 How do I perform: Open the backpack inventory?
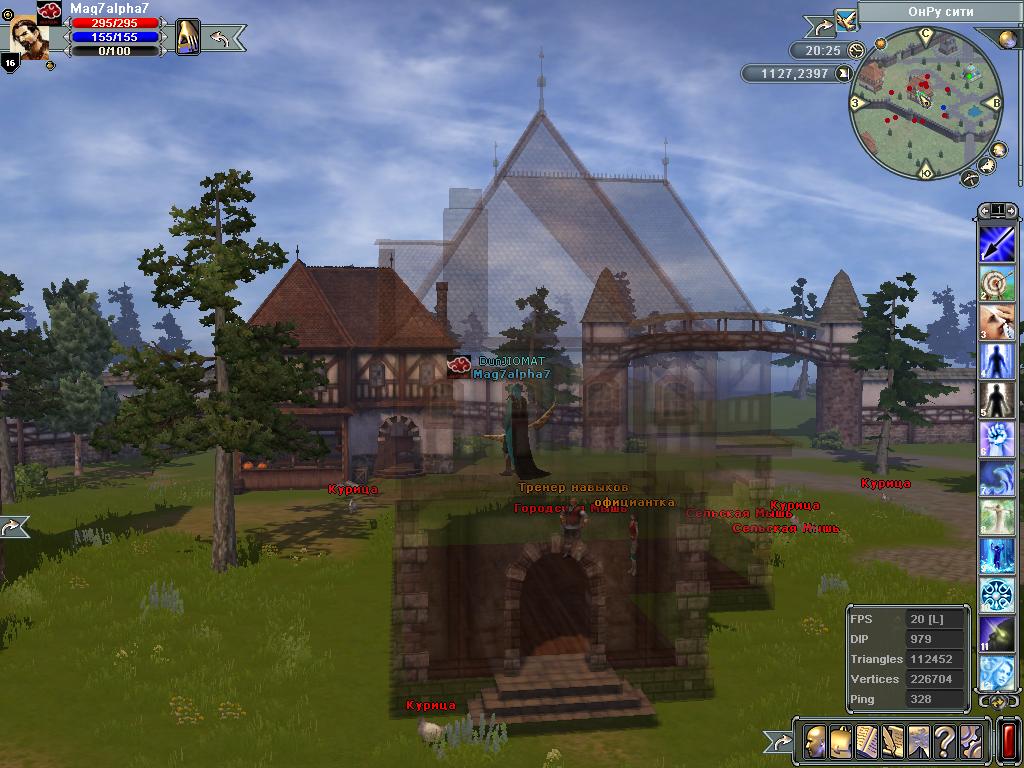[x=838, y=742]
